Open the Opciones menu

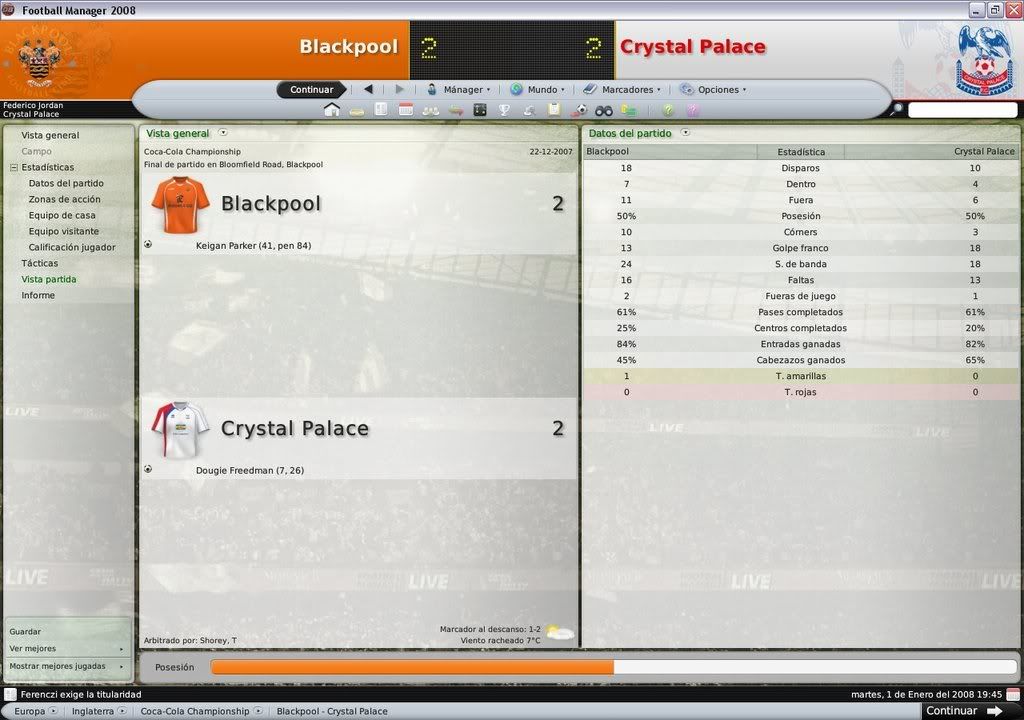coord(717,90)
